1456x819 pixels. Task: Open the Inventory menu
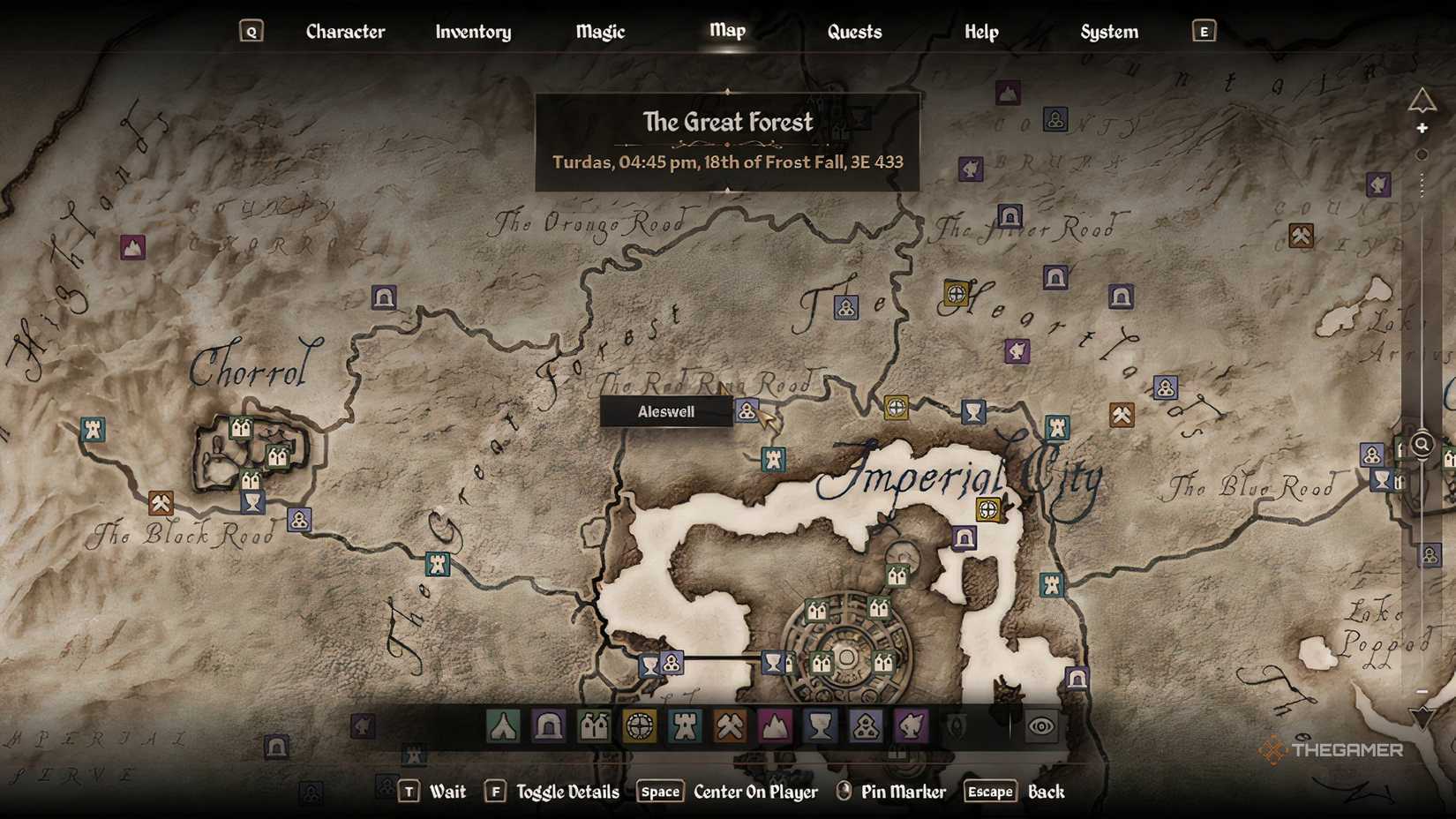pyautogui.click(x=472, y=32)
